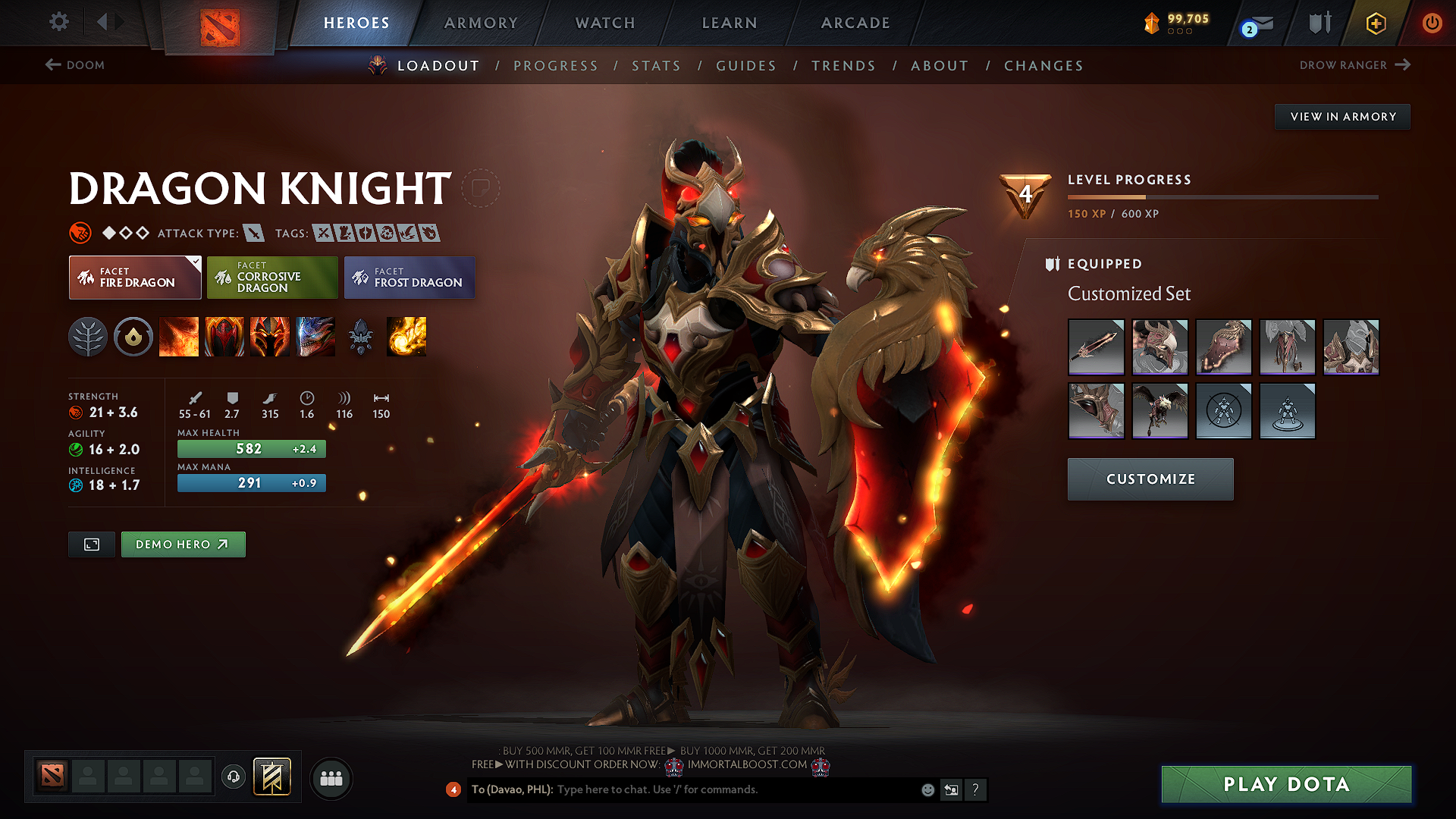This screenshot has width=1456, height=819.
Task: Reselect the Fire Dragon facet
Action: [134, 277]
